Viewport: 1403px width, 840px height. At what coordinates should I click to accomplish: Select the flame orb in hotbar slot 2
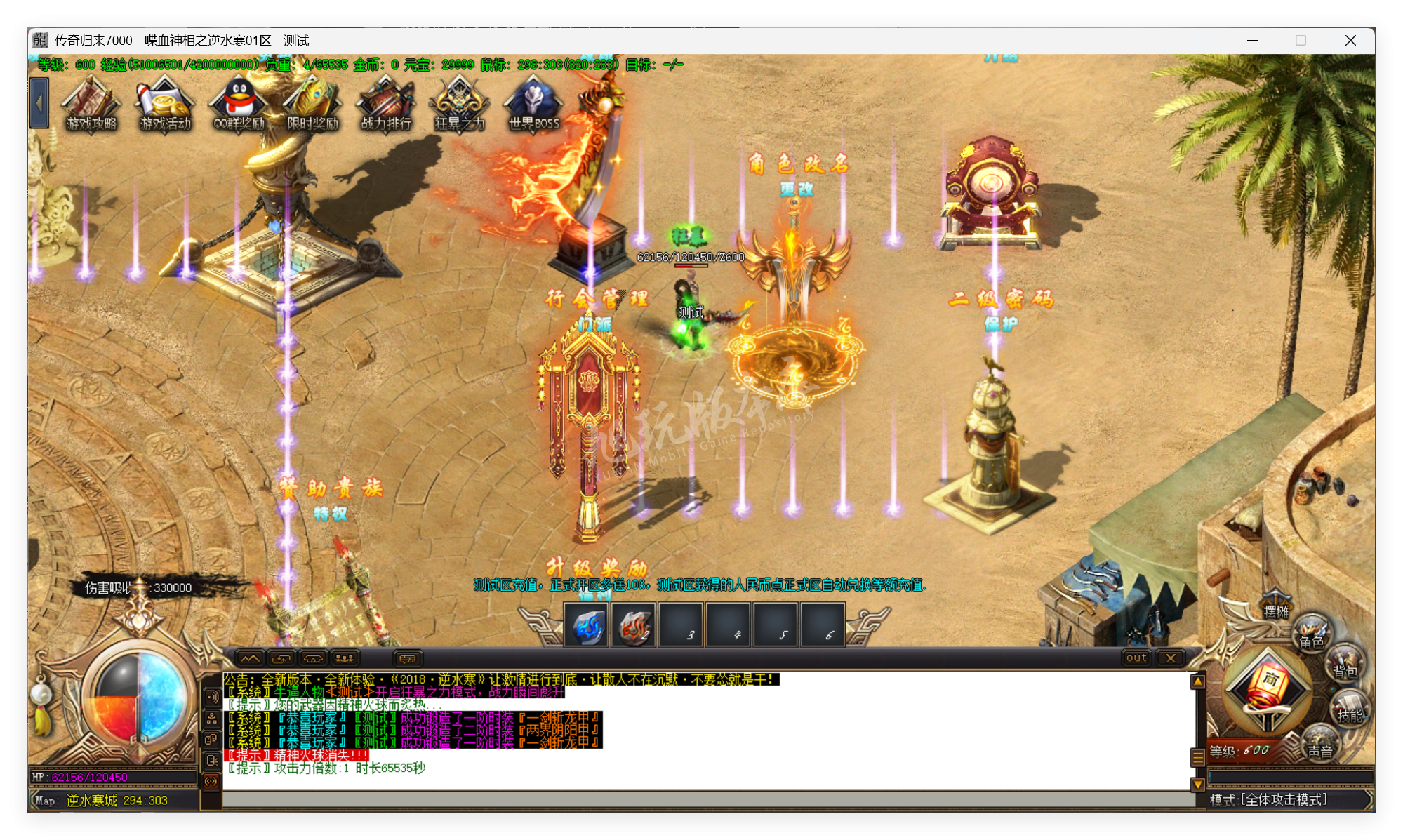coord(634,627)
